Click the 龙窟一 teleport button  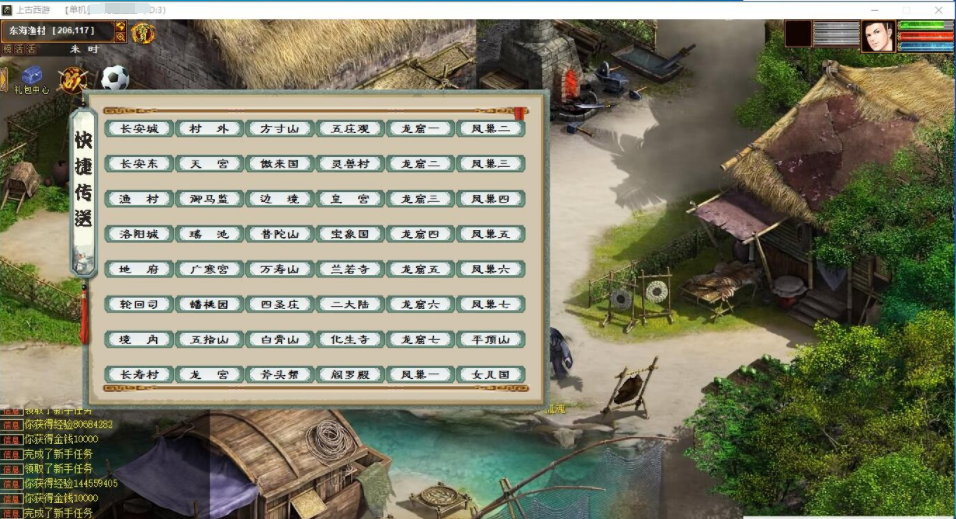click(420, 129)
